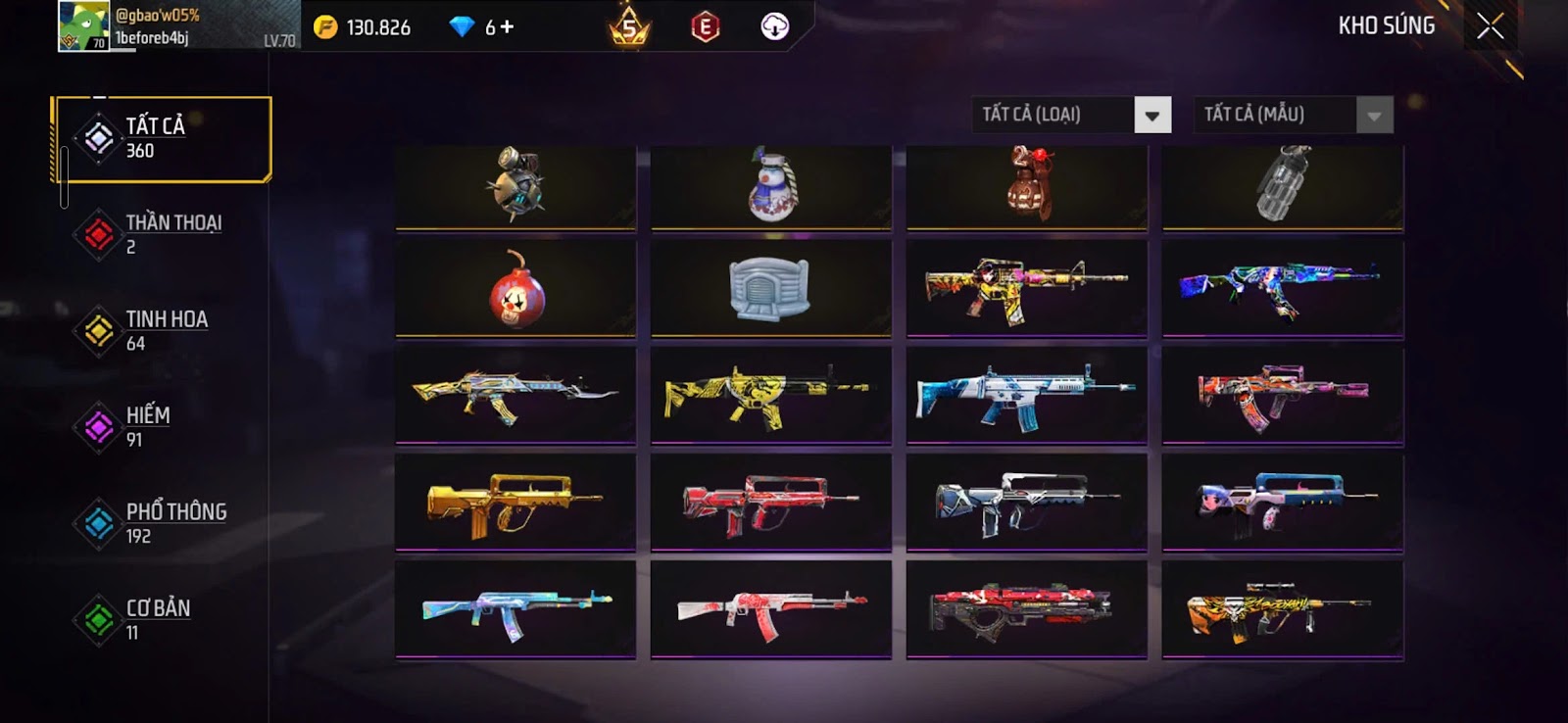
Task: Open the Tinh Hoa rarity tab
Action: (163, 330)
